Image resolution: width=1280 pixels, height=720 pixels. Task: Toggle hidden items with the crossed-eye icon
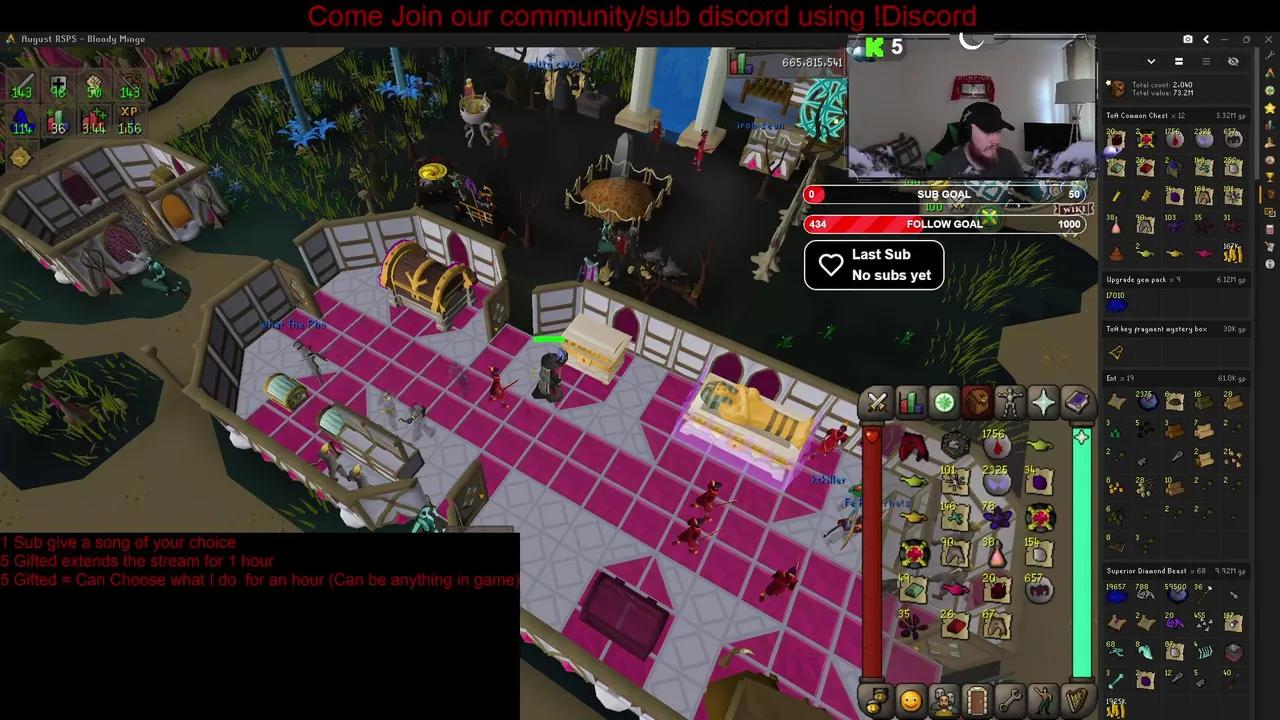point(1233,61)
